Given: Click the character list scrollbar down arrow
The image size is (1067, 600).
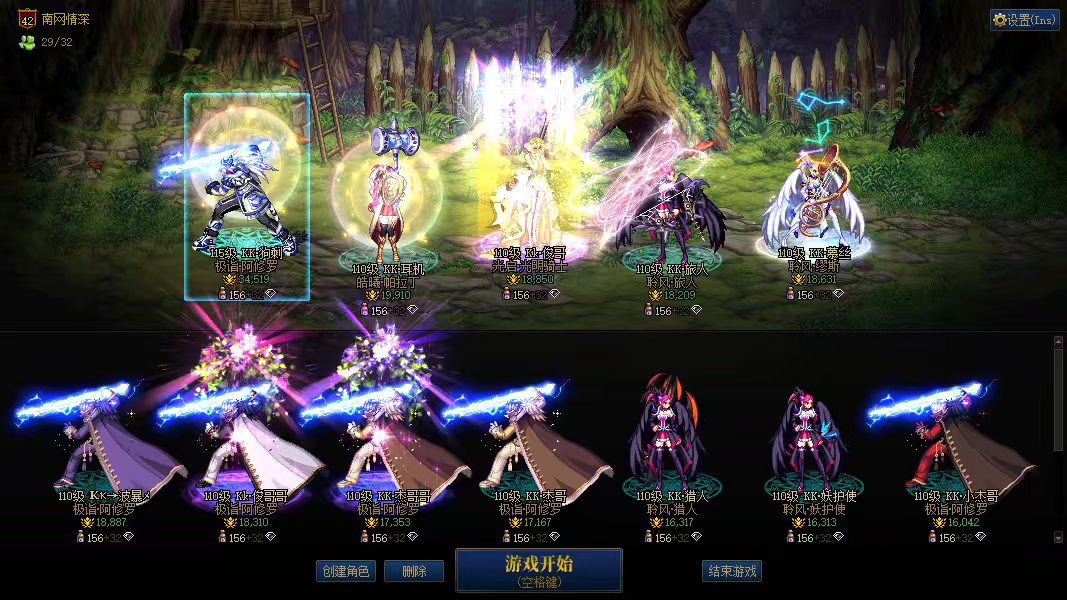Looking at the screenshot, I should pos(1059,537).
